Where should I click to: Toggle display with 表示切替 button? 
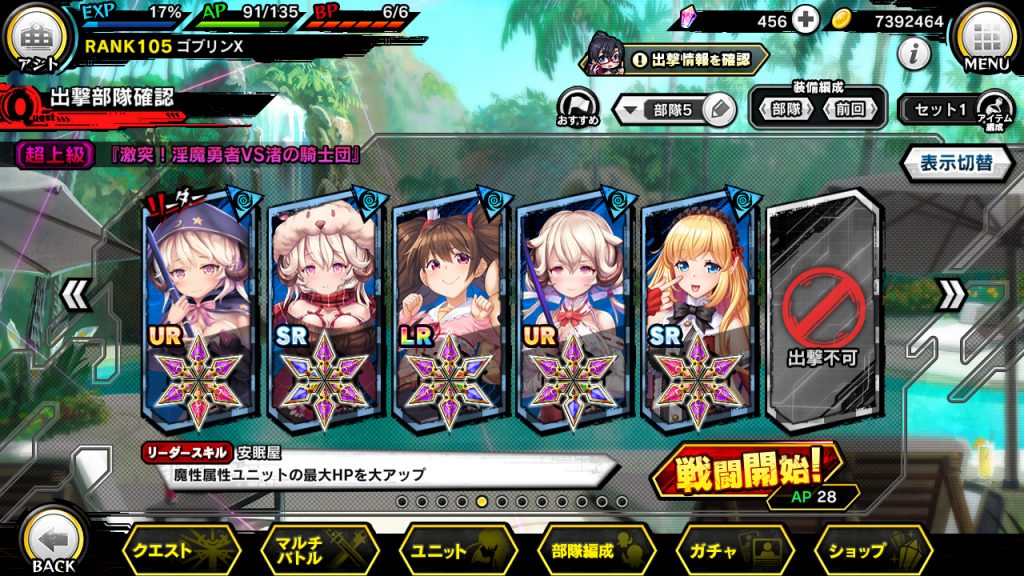955,163
